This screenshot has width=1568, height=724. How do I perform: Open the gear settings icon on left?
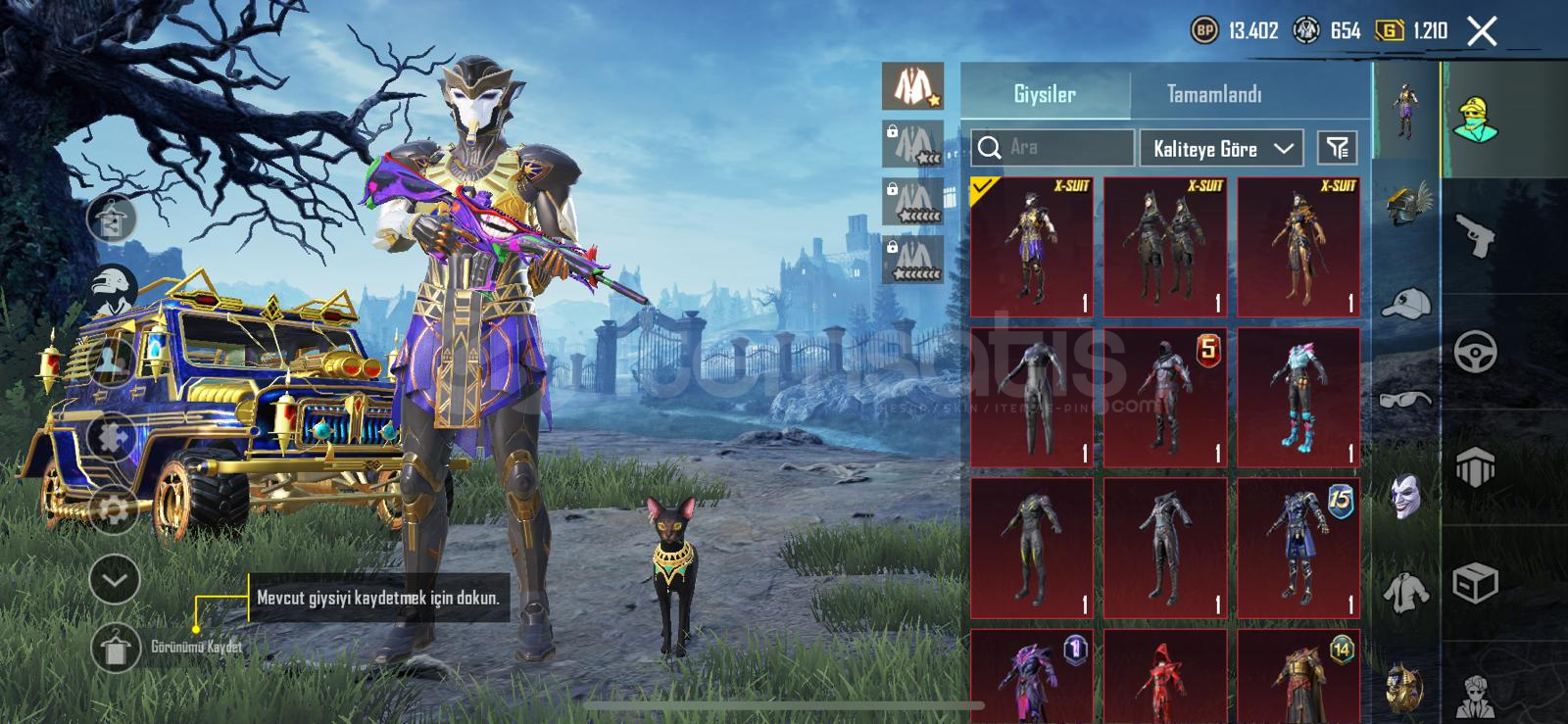113,509
